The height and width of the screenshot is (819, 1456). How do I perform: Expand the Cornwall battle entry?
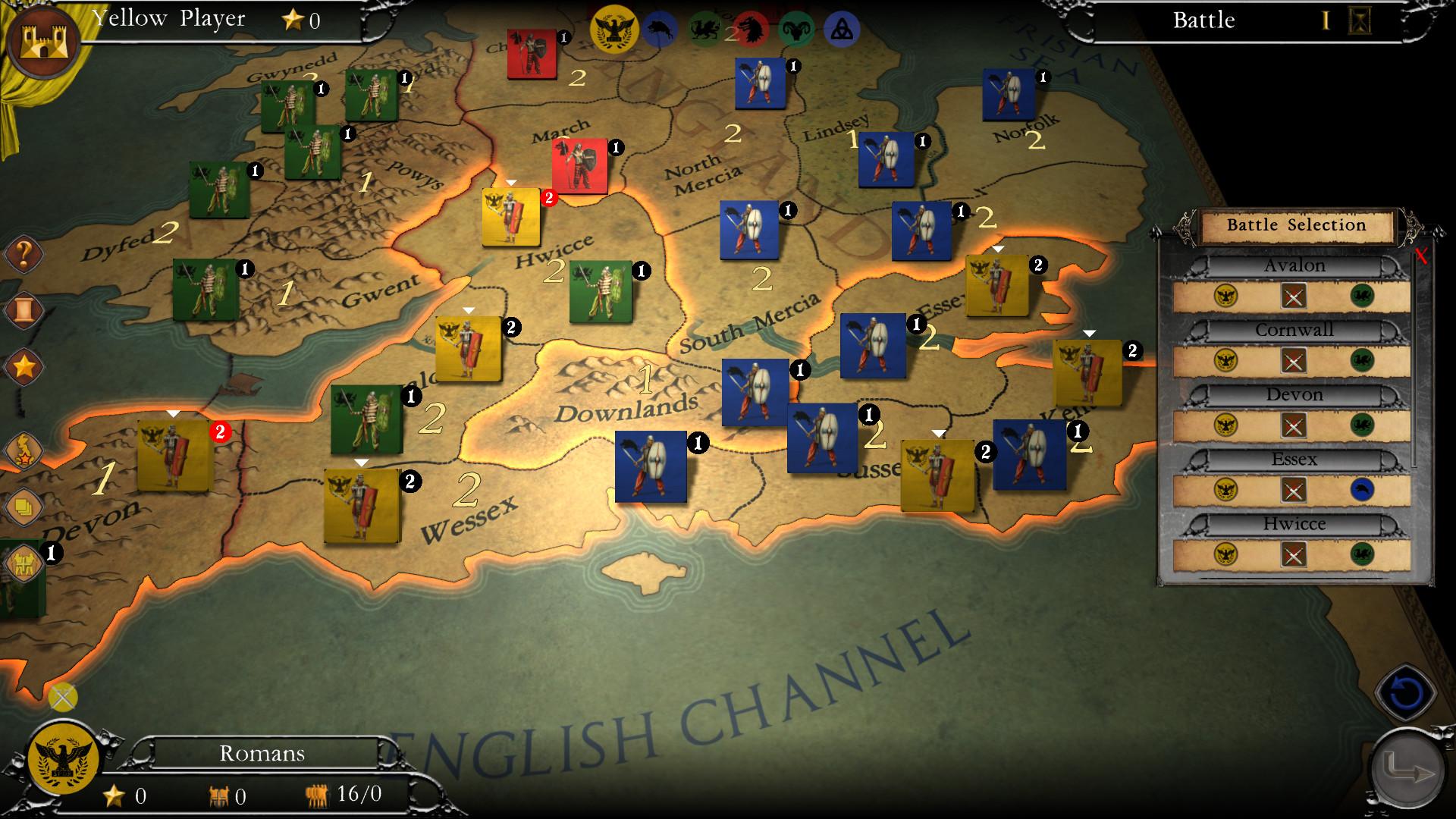coord(1296,329)
